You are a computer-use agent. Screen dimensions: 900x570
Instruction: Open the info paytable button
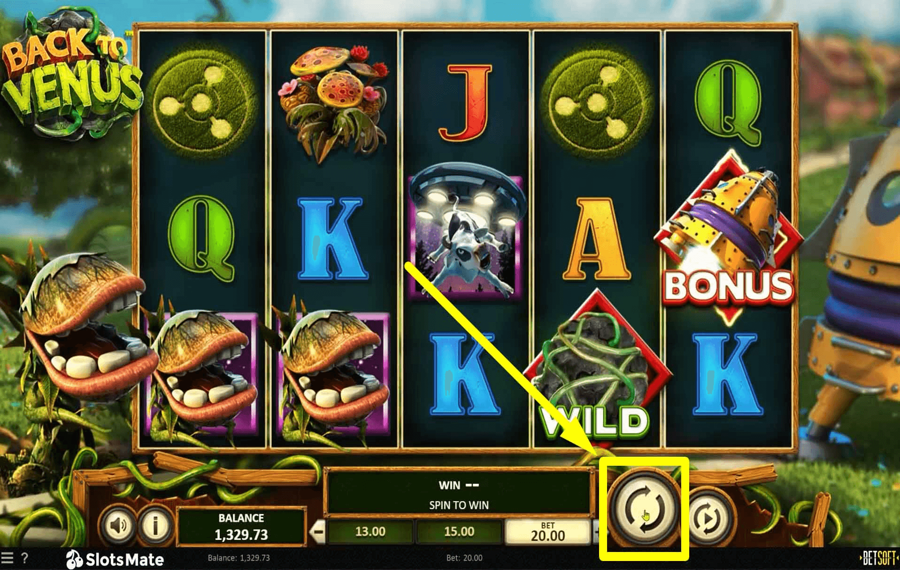click(154, 524)
